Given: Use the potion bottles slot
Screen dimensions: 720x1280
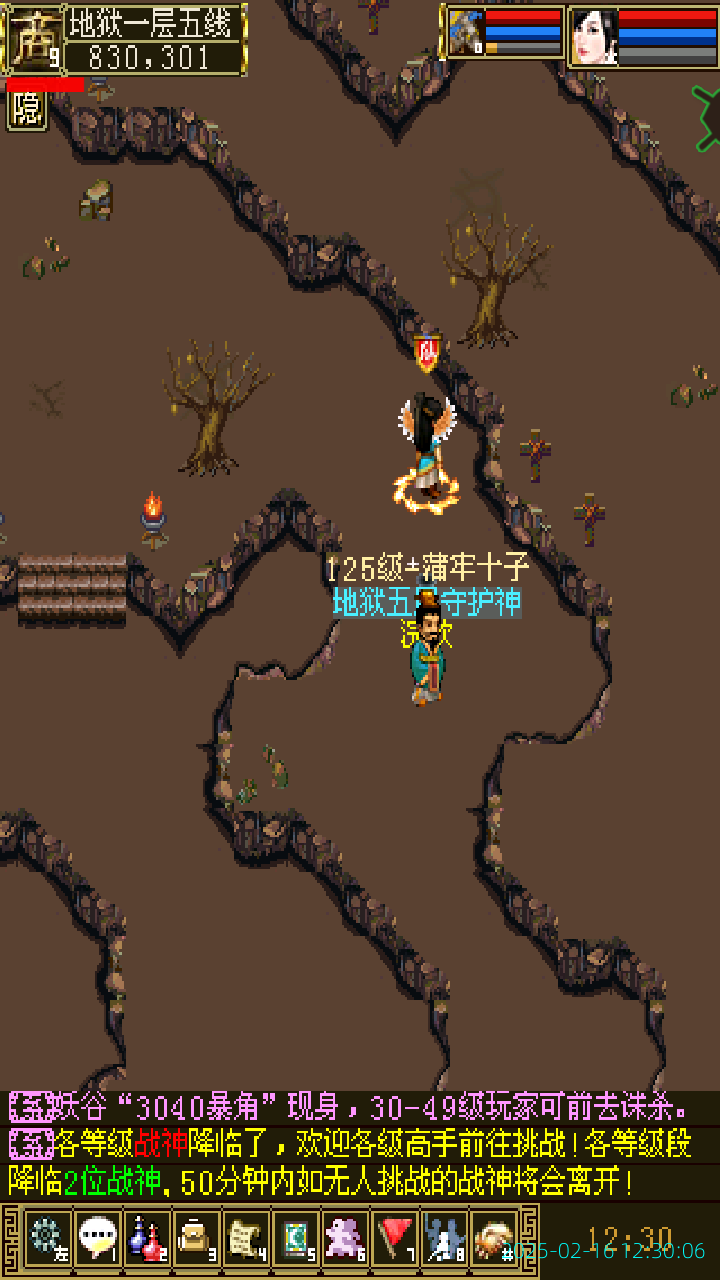Looking at the screenshot, I should tap(147, 1238).
